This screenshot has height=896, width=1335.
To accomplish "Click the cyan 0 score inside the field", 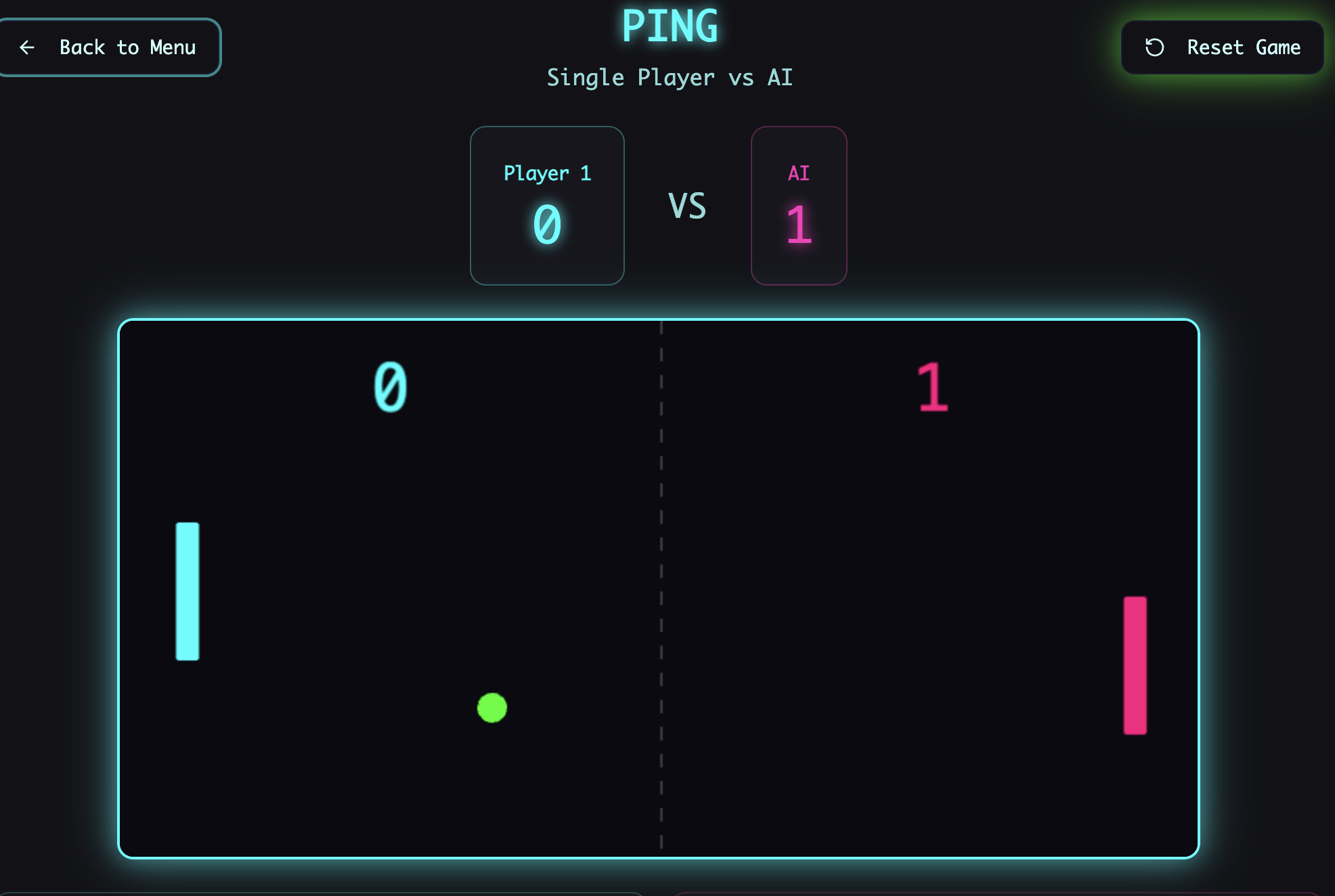I will [390, 388].
